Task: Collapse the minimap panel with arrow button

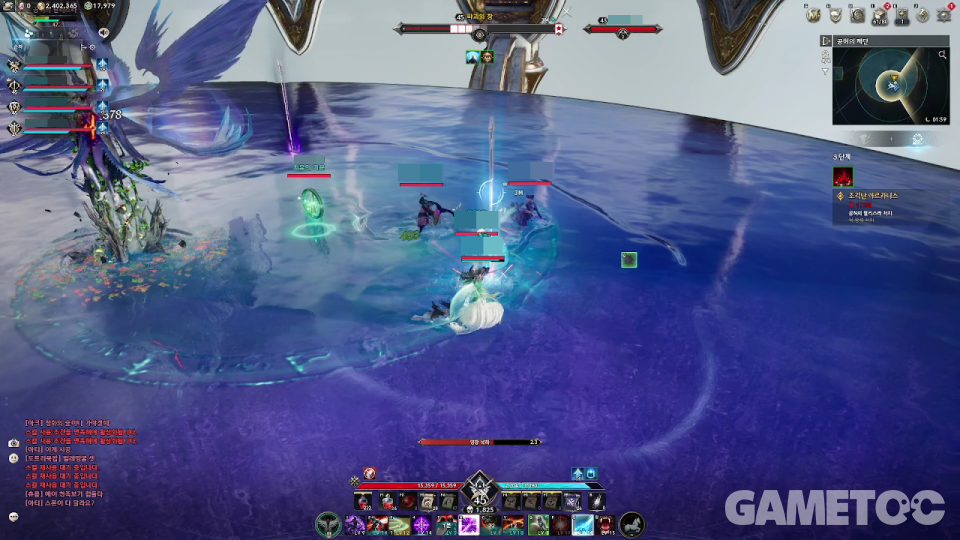Action: point(826,41)
